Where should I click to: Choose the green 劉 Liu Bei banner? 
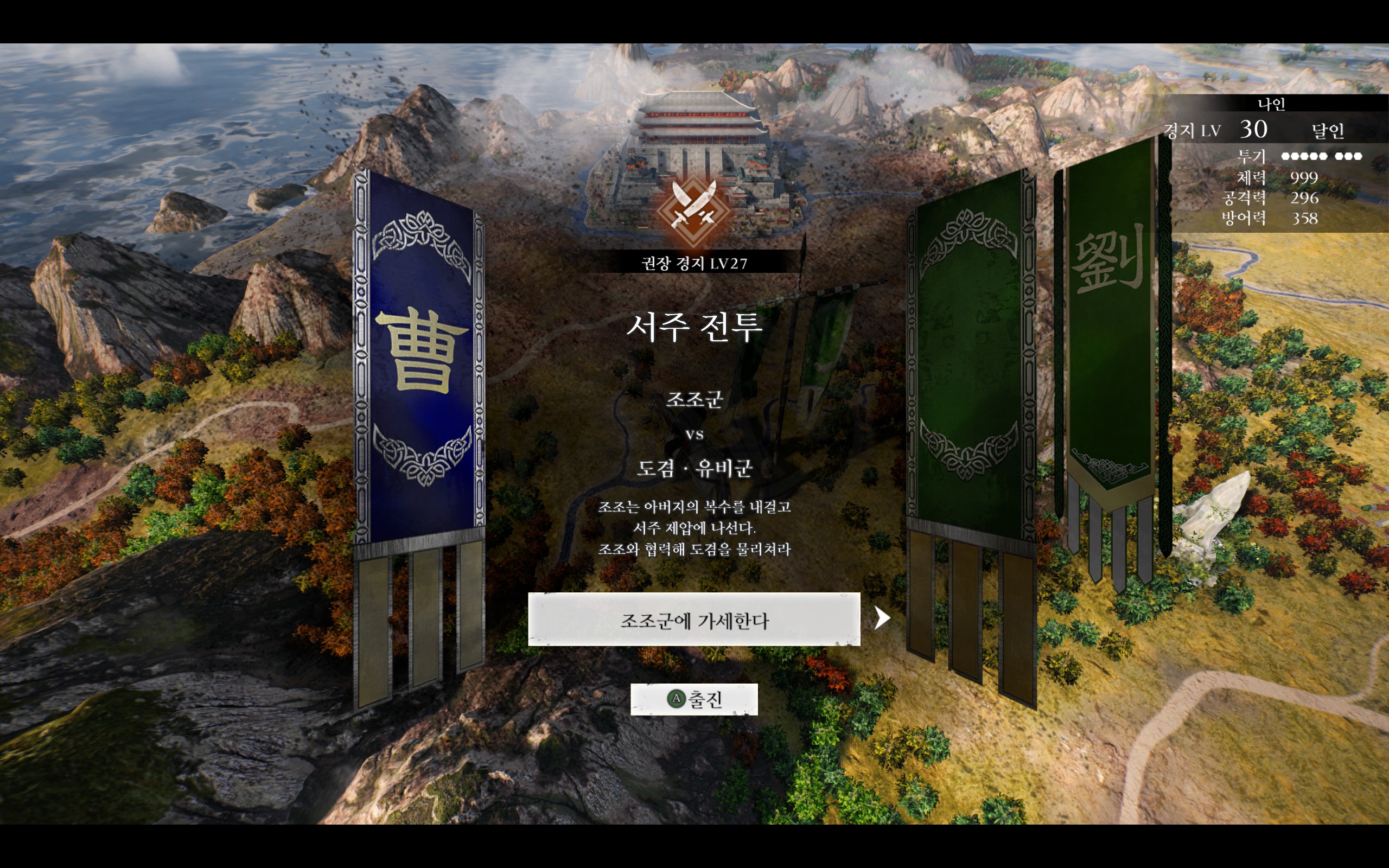(1109, 322)
